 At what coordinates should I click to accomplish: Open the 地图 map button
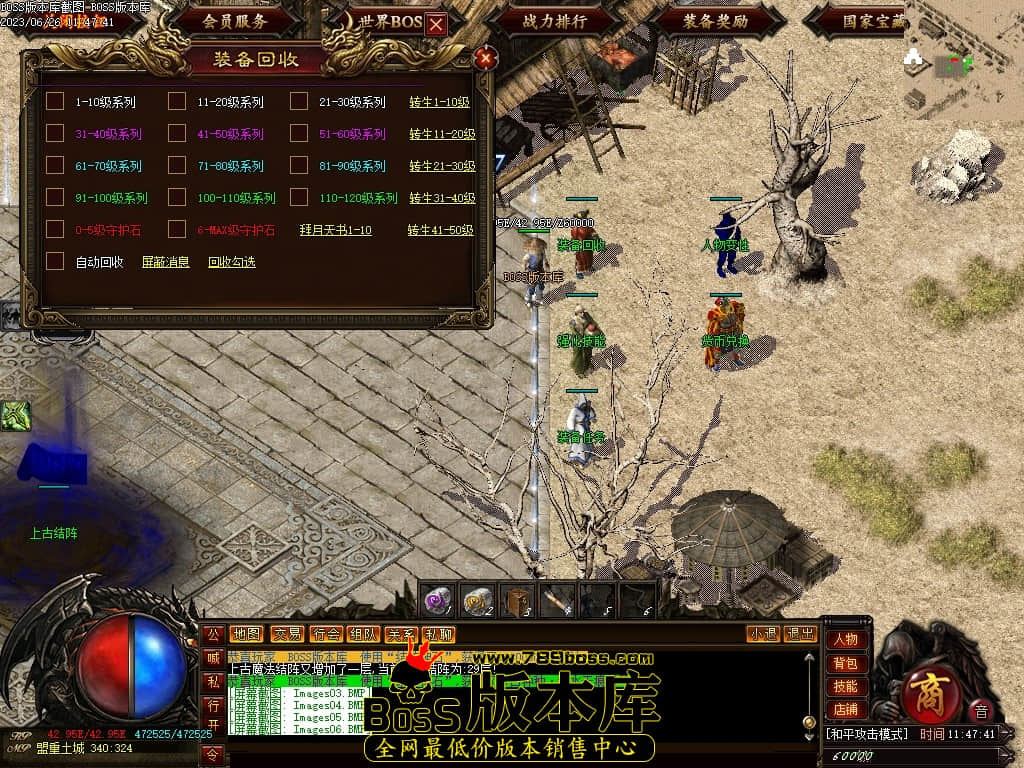[x=246, y=634]
